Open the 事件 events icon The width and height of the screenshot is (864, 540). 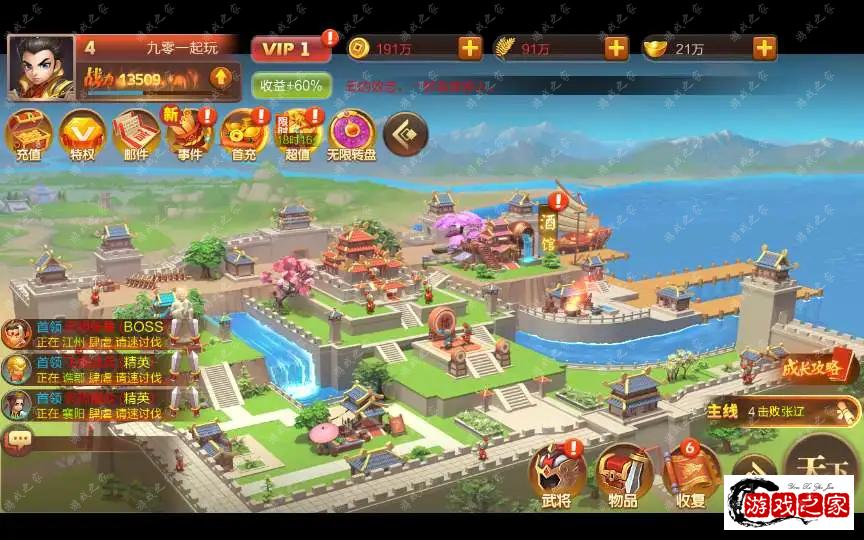click(x=190, y=135)
